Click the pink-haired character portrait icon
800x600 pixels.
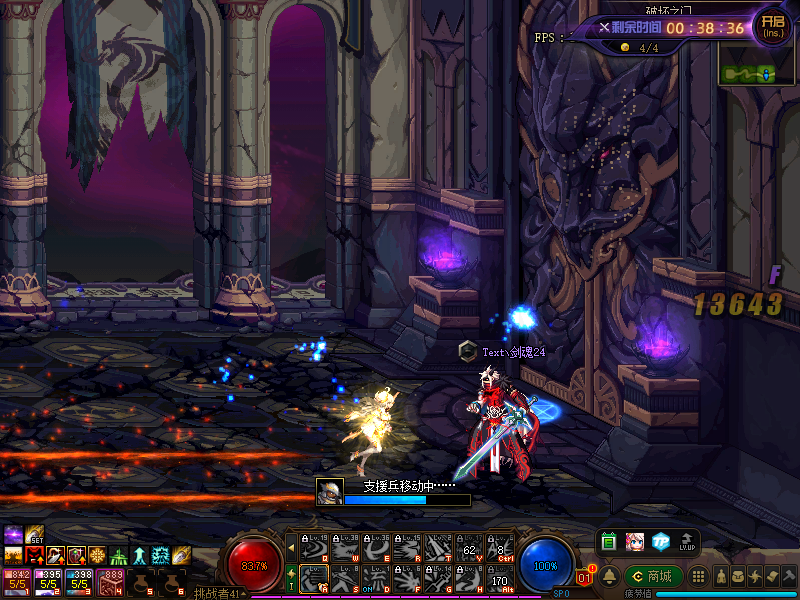634,541
